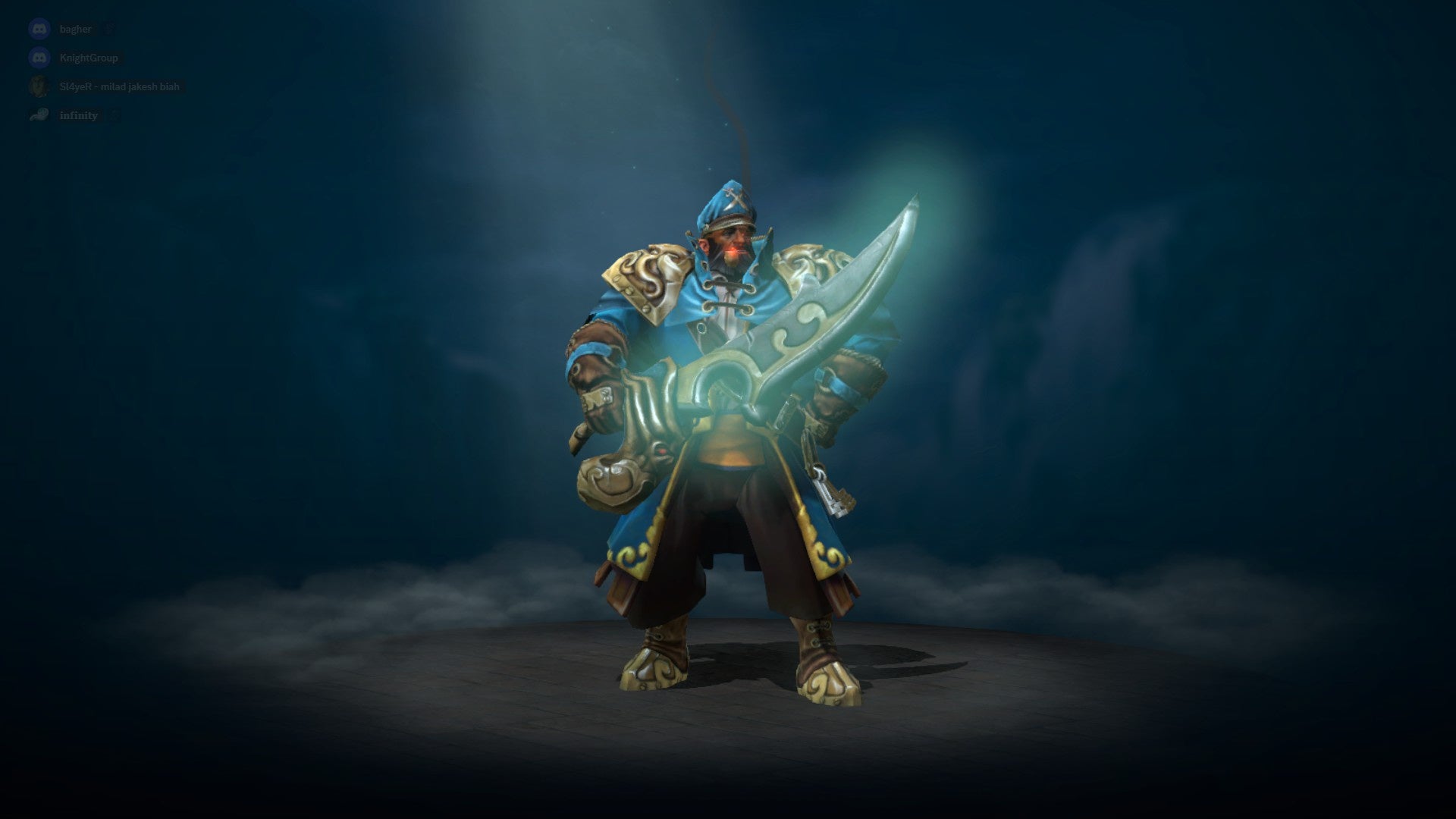This screenshot has height=819, width=1456.
Task: Click 'Sl4yeR - milad jakesh biah' entry
Action: coord(119,87)
